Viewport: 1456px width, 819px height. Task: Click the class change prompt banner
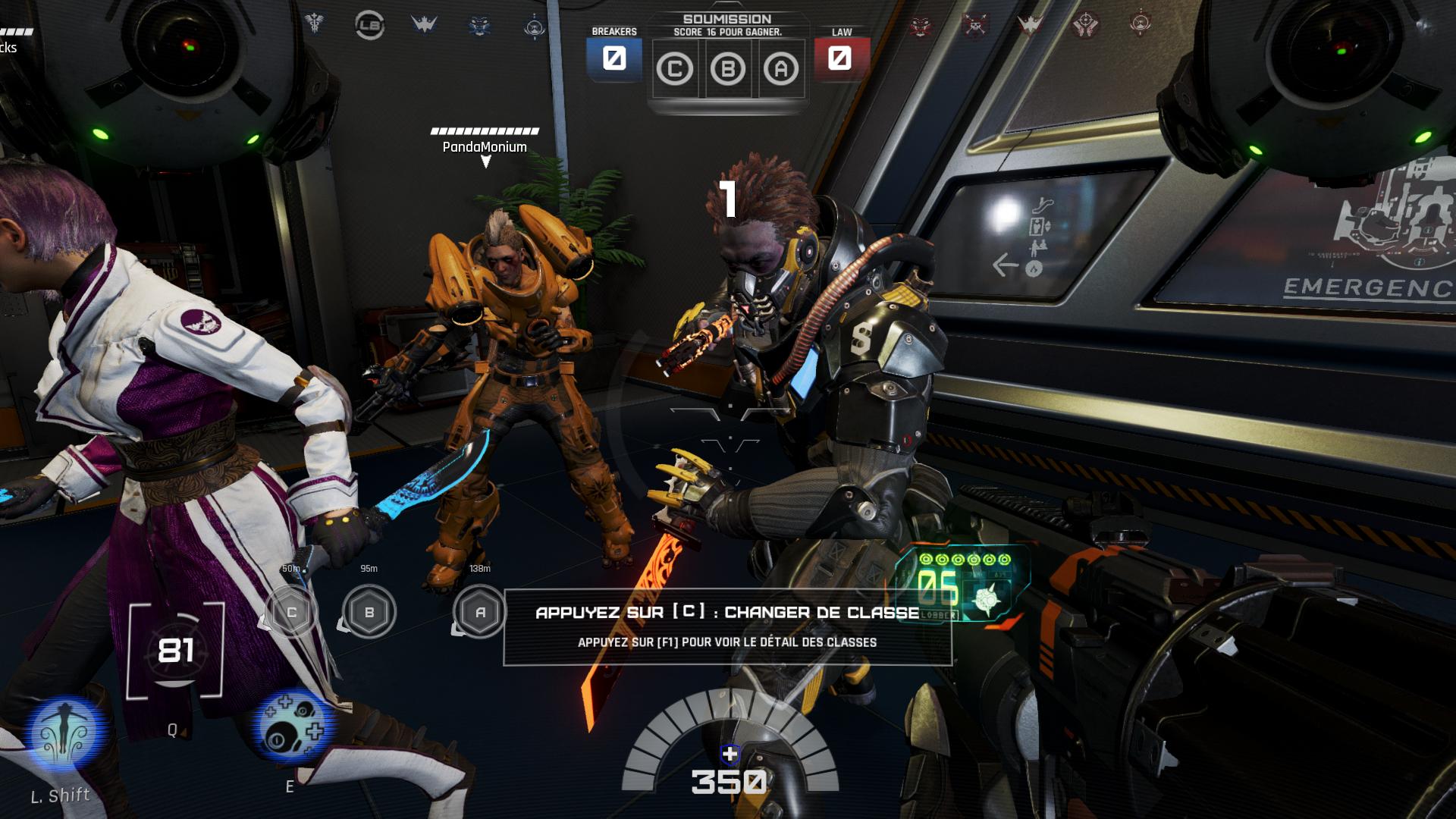(x=726, y=626)
